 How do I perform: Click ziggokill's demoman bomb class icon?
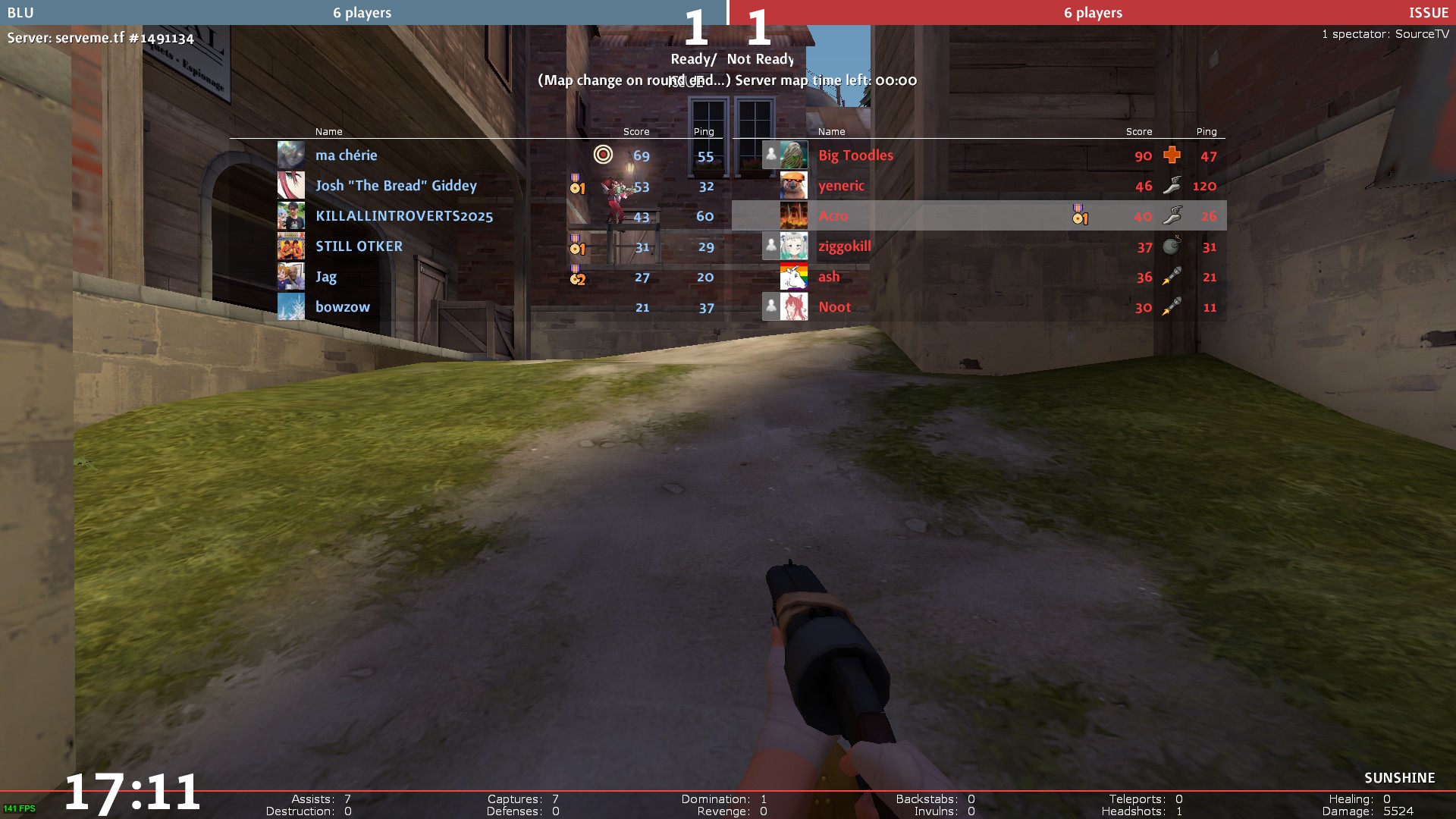coord(1172,246)
